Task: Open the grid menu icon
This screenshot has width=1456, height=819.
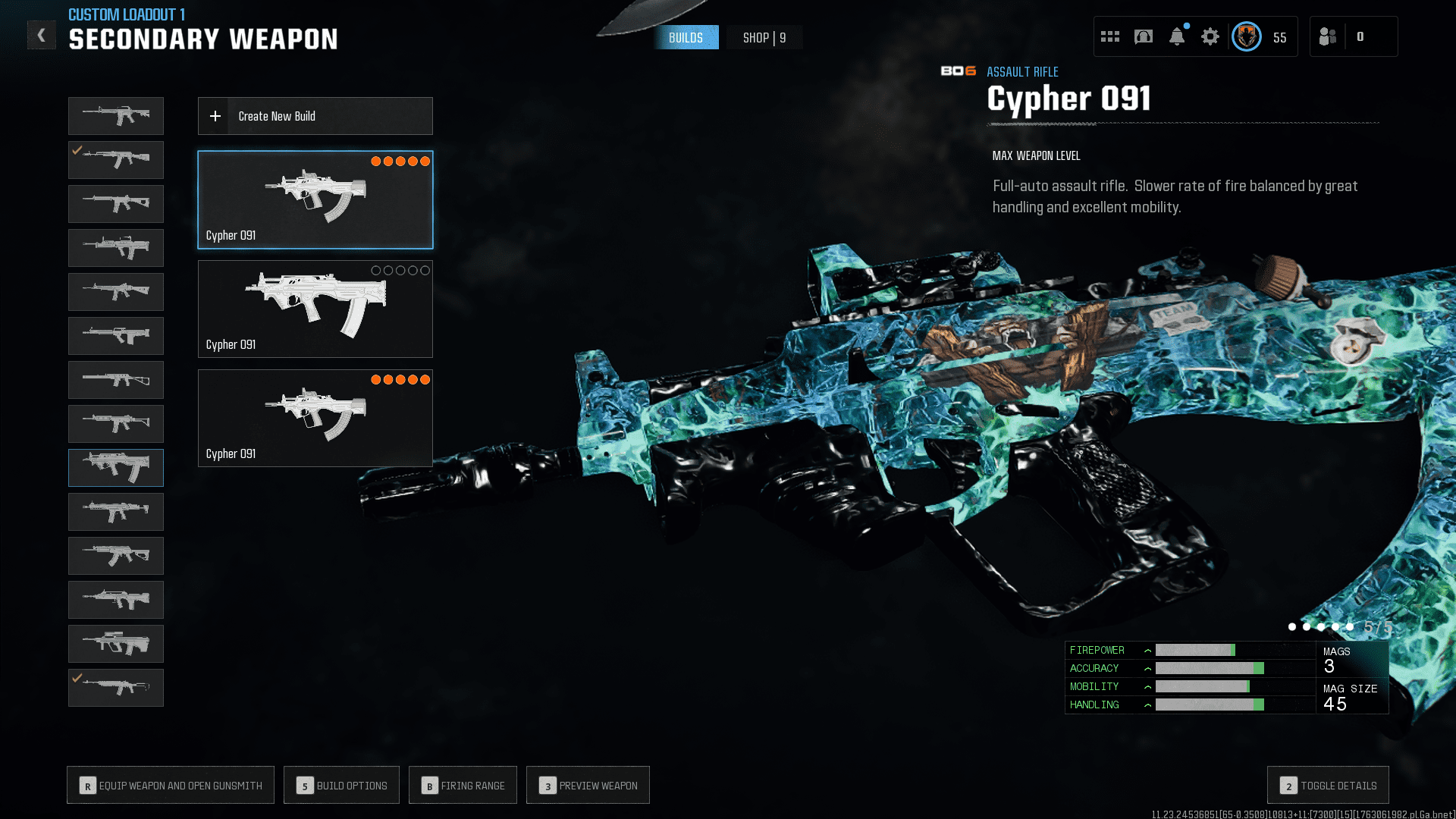Action: (1109, 36)
